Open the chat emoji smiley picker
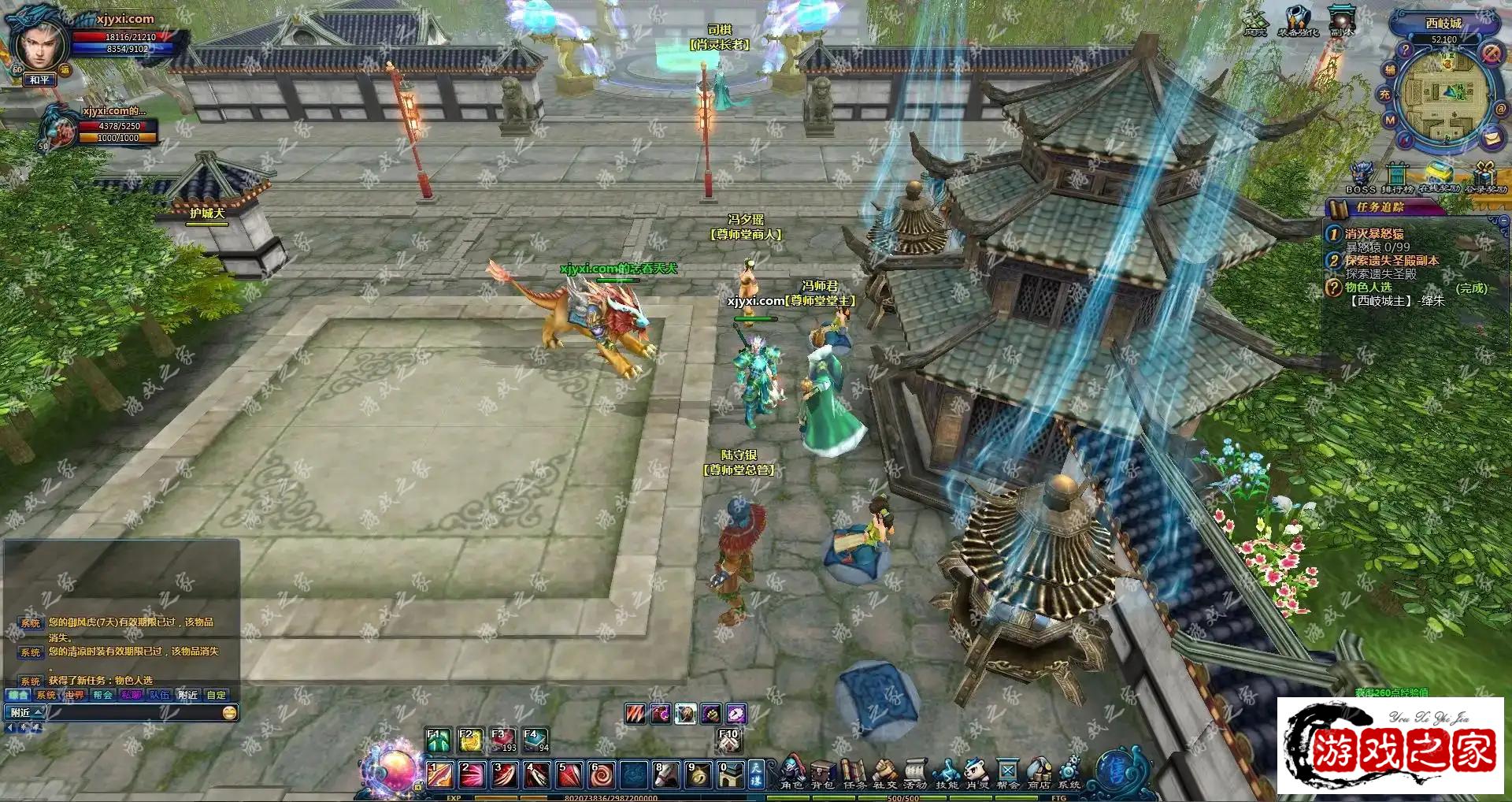This screenshot has width=1512, height=802. tap(229, 712)
